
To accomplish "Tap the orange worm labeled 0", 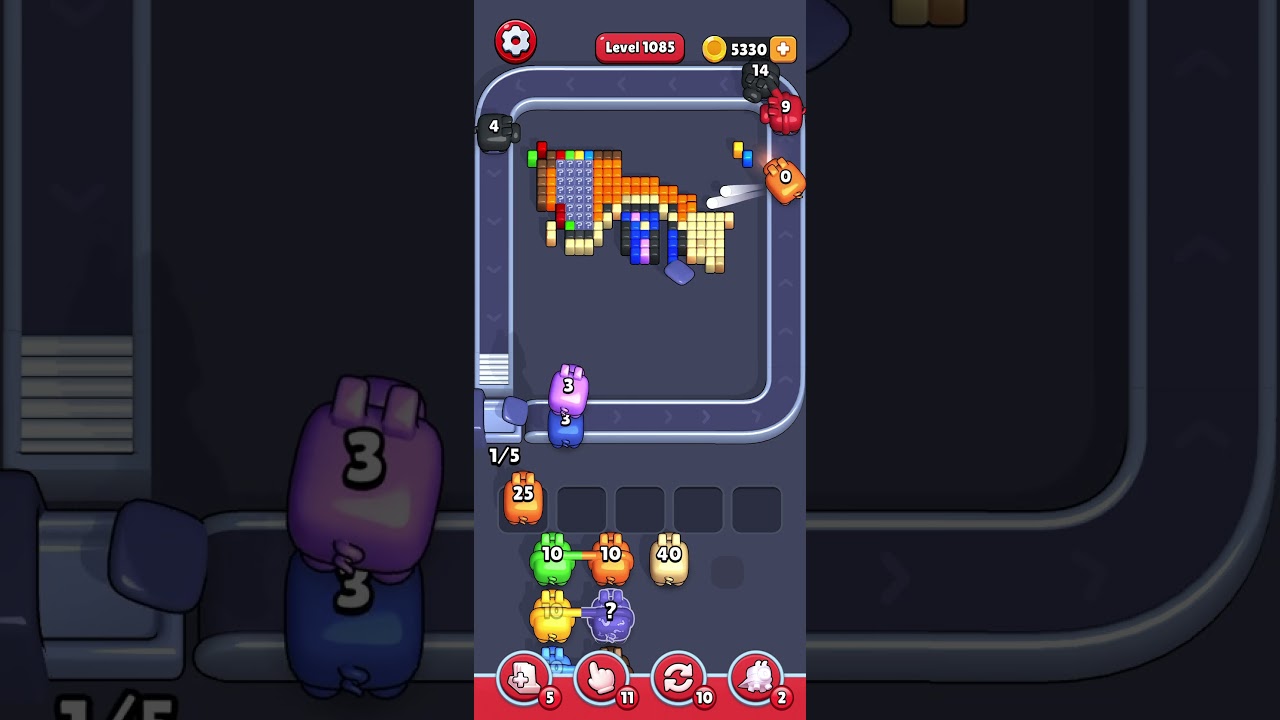I will tap(784, 181).
